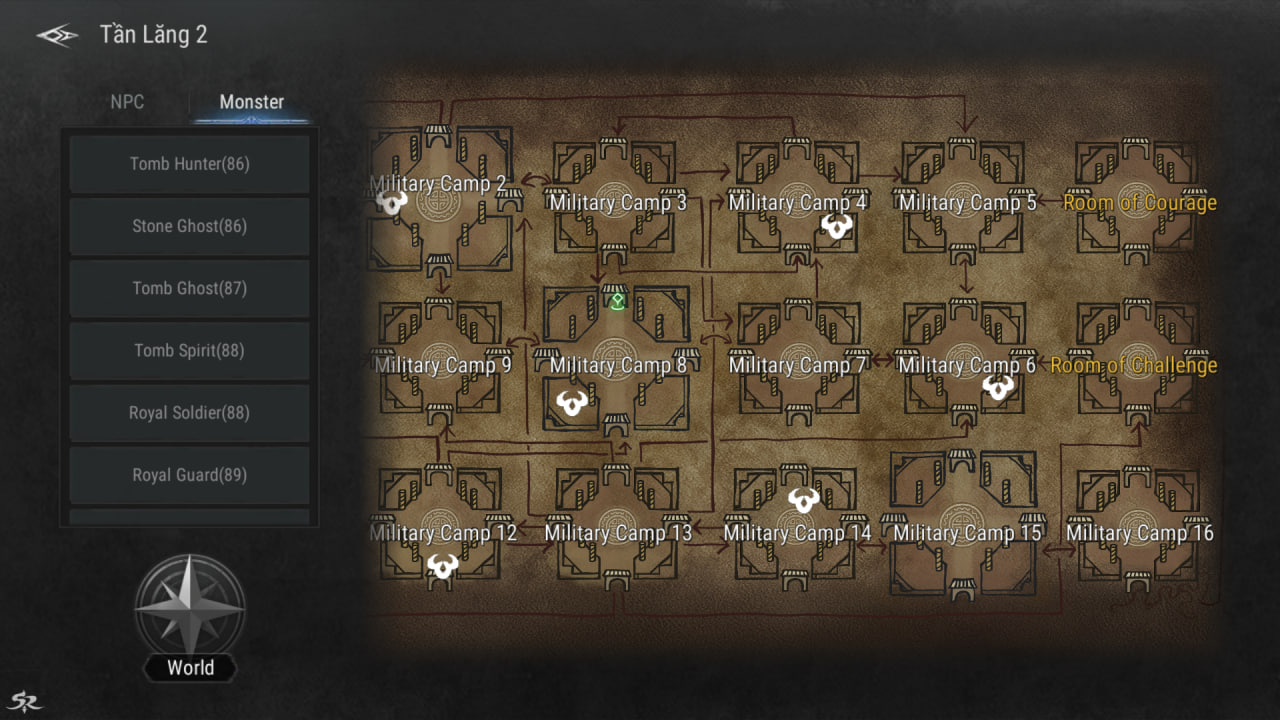Select the Room of Challenge location
The height and width of the screenshot is (720, 1280).
(1133, 365)
